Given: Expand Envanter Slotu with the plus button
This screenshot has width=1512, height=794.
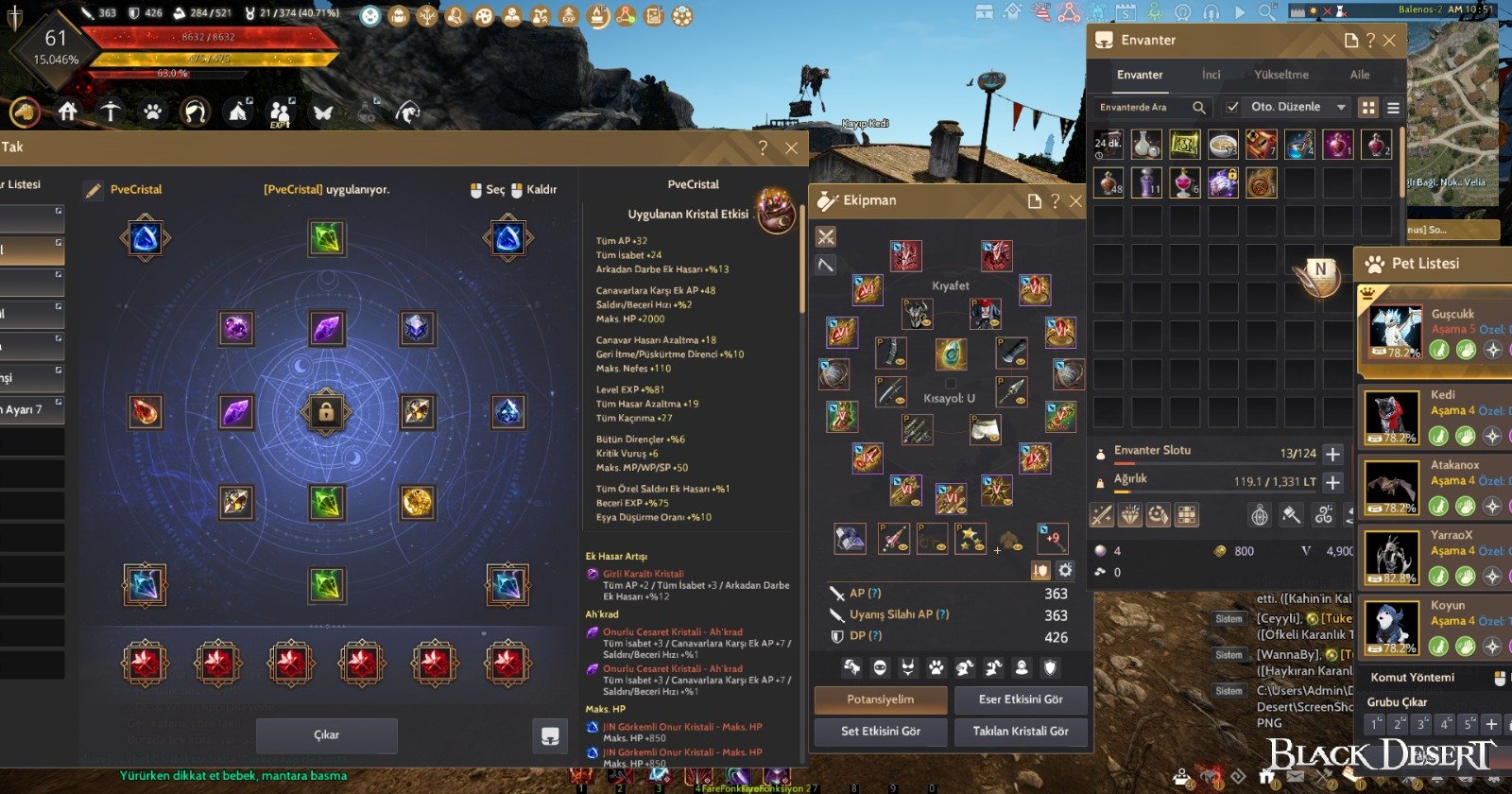Looking at the screenshot, I should 1332,454.
